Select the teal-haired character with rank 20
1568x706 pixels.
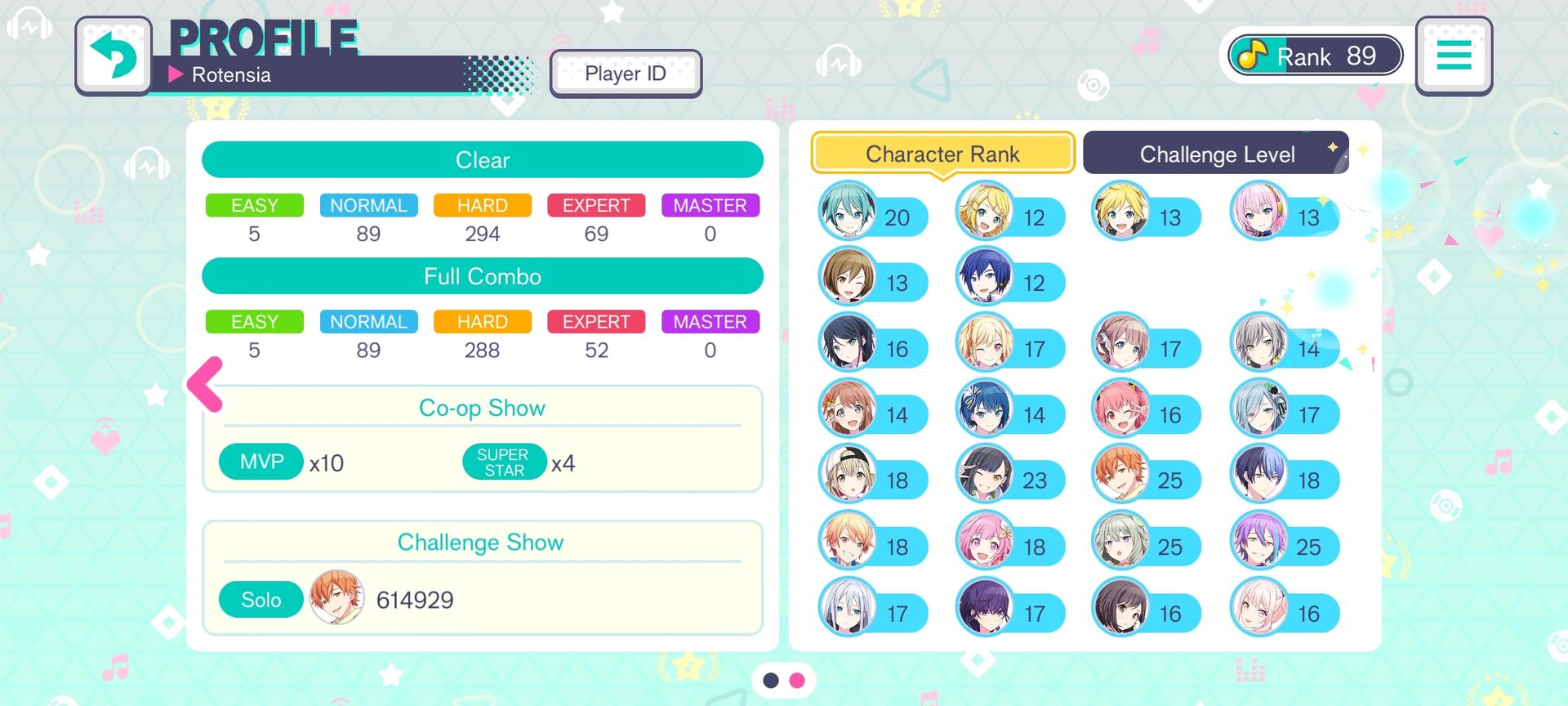(x=848, y=211)
